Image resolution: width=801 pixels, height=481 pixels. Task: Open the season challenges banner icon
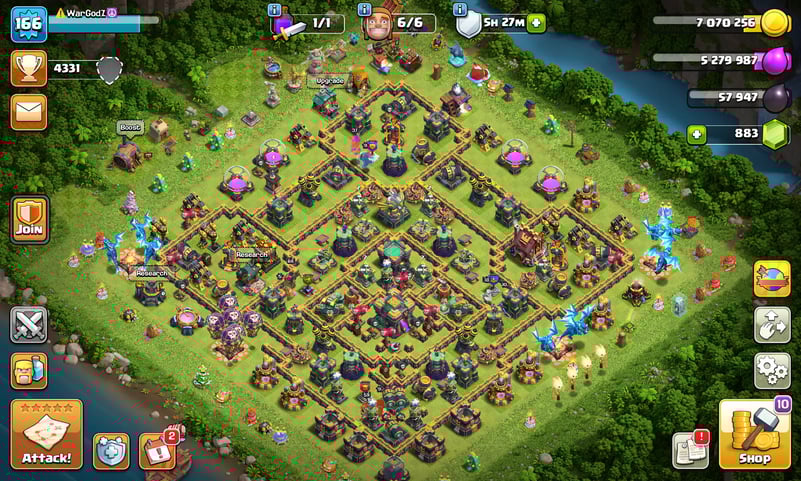pyautogui.click(x=771, y=279)
